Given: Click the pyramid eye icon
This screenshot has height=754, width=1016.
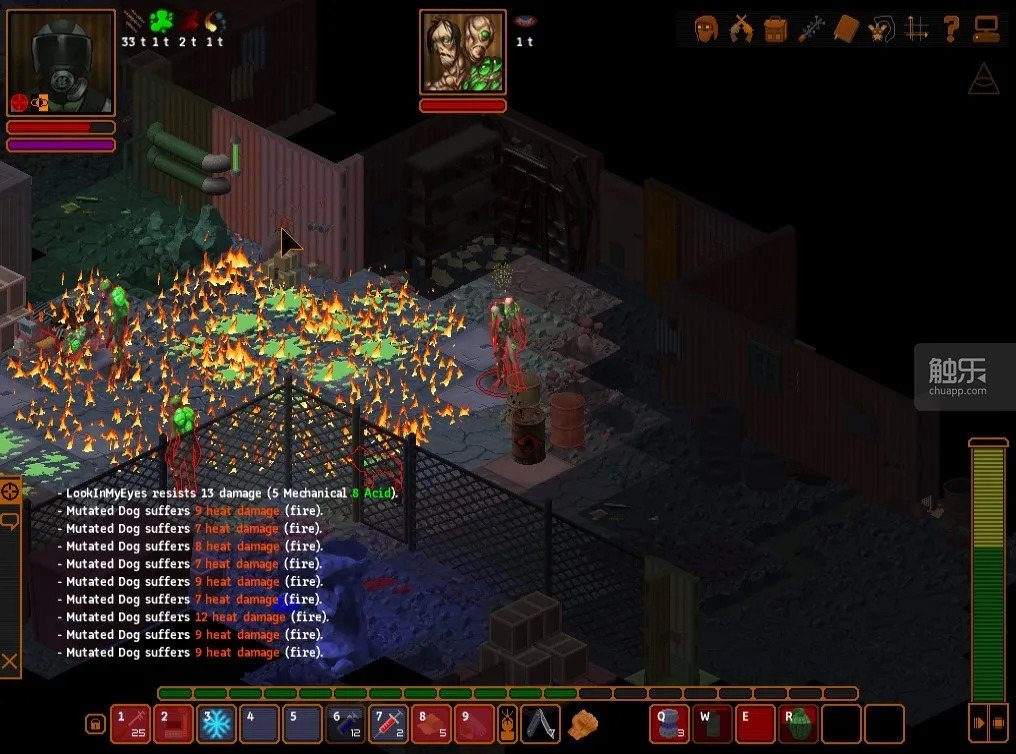Looking at the screenshot, I should click(983, 79).
